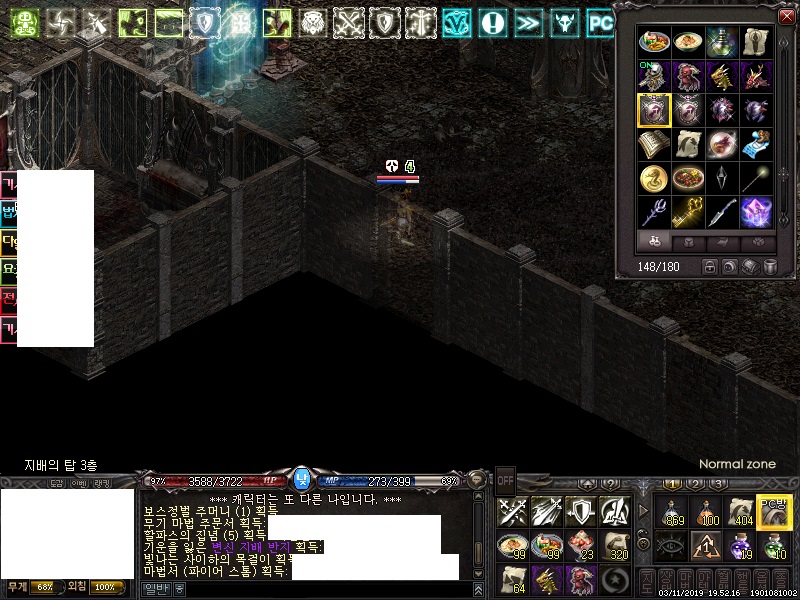Select the trident weapon in inventory

point(653,212)
